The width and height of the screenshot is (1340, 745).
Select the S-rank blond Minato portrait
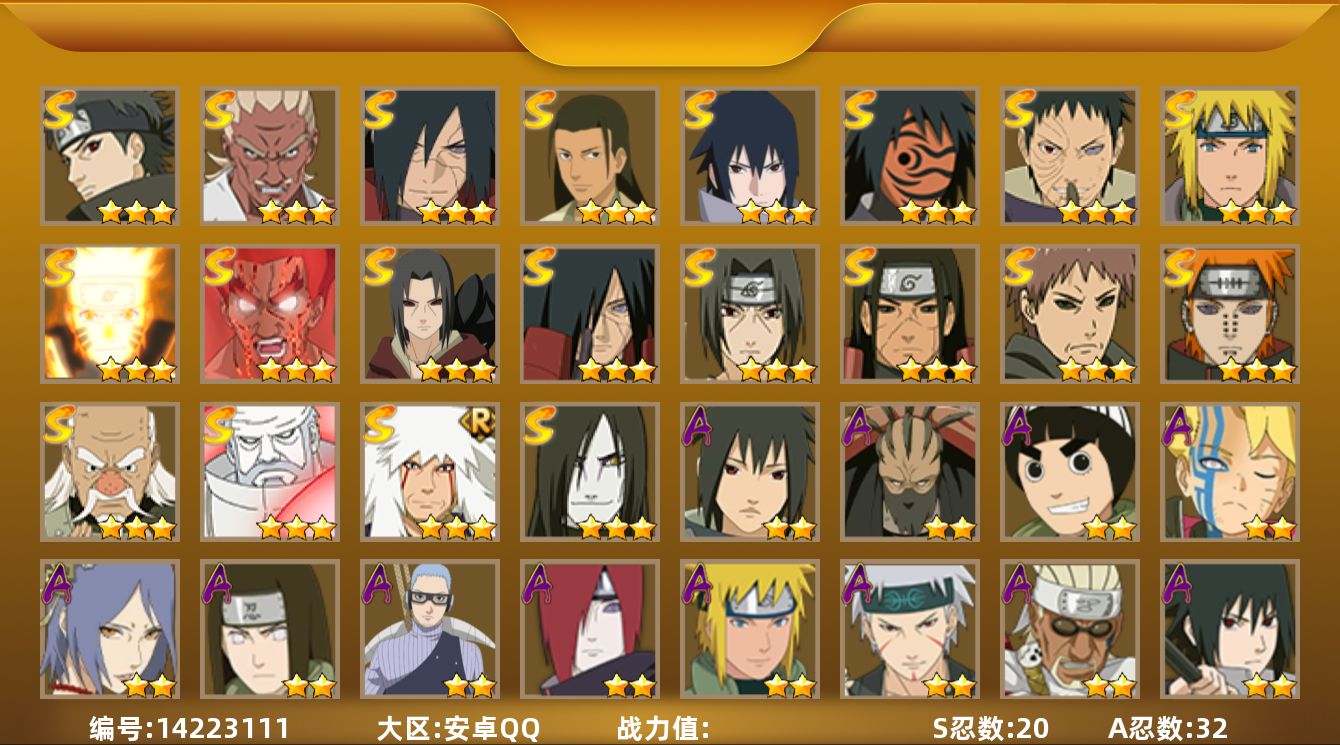[1229, 156]
